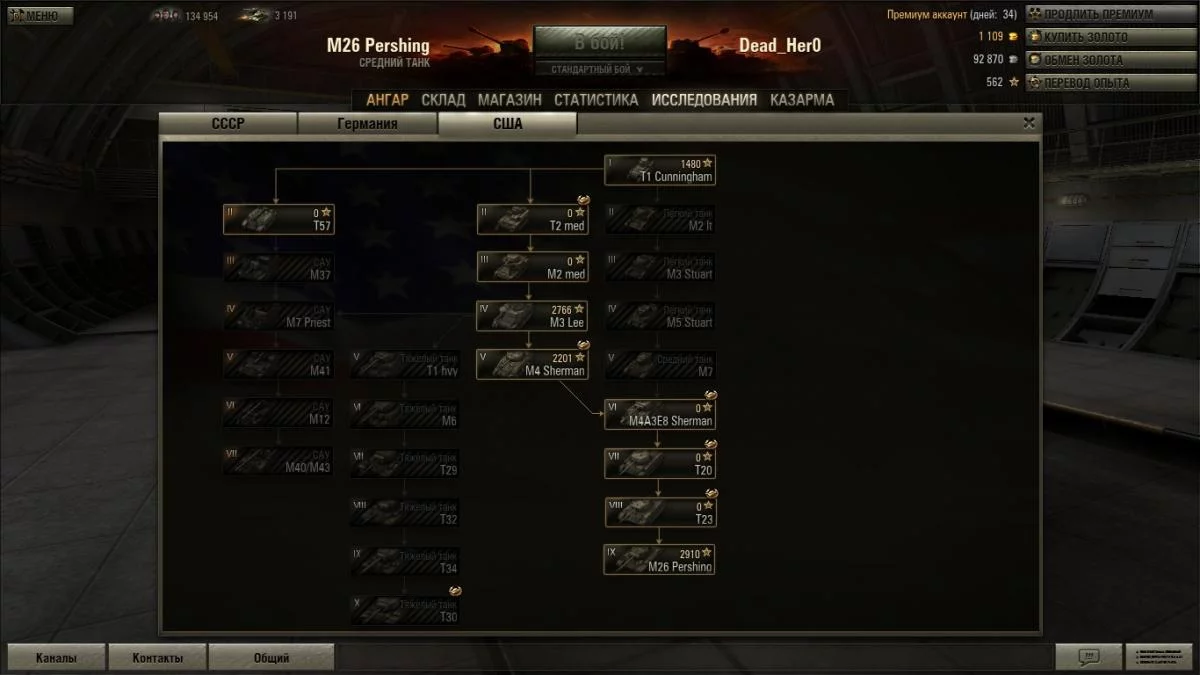
Task: Click Продлить премиум button
Action: point(1097,15)
